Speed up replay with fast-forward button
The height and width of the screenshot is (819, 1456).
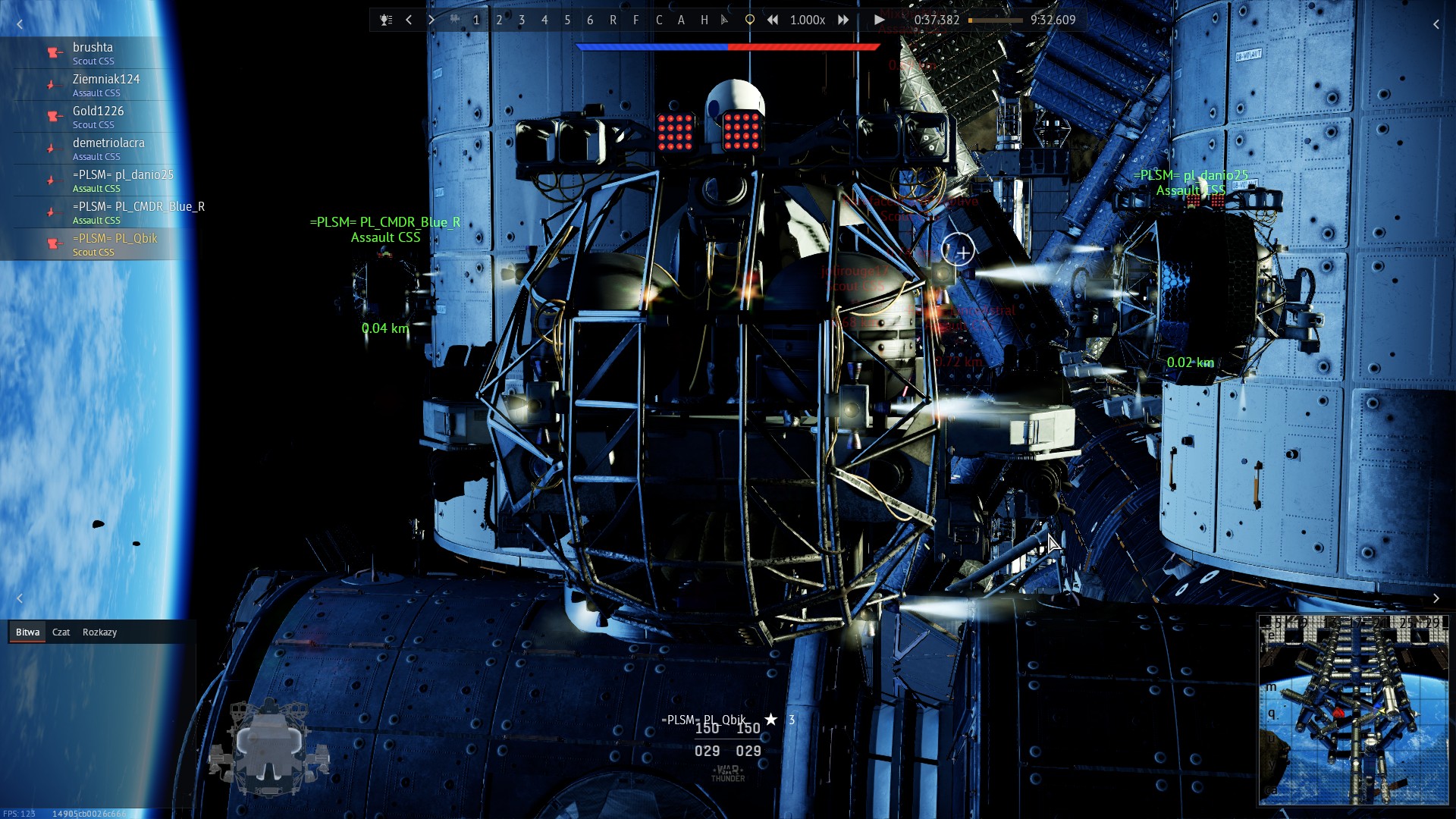(x=843, y=20)
